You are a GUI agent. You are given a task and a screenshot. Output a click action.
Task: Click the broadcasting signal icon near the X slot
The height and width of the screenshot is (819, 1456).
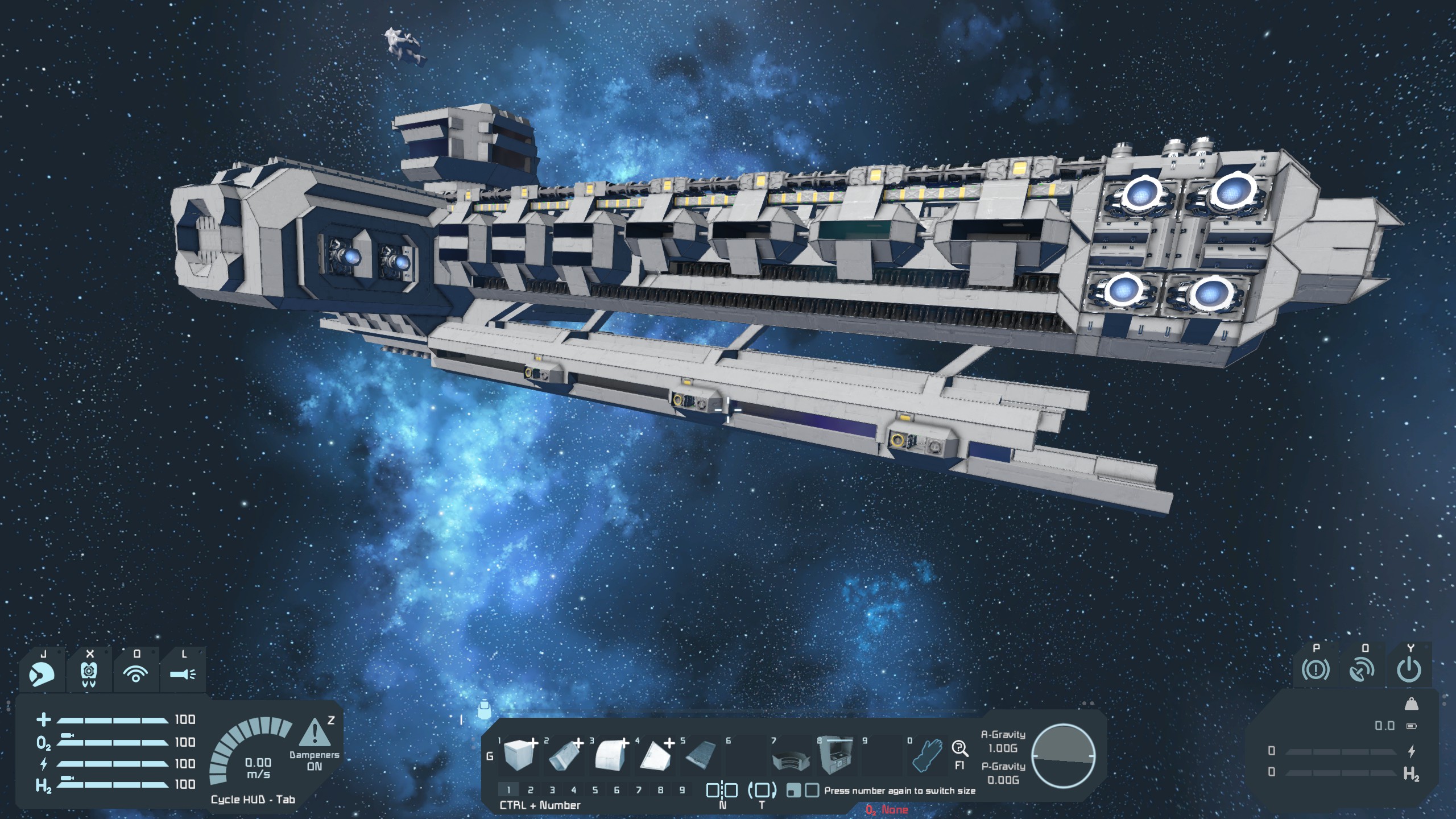135,674
